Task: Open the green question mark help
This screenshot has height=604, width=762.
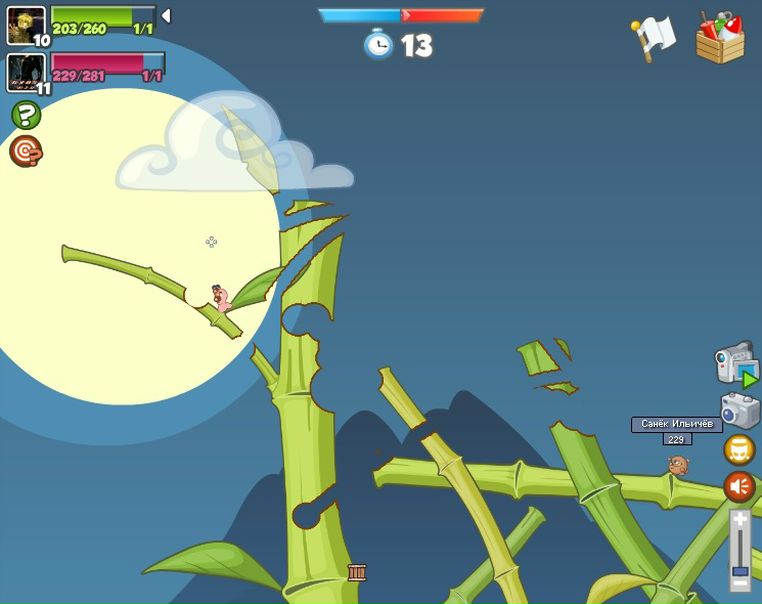Action: point(26,115)
